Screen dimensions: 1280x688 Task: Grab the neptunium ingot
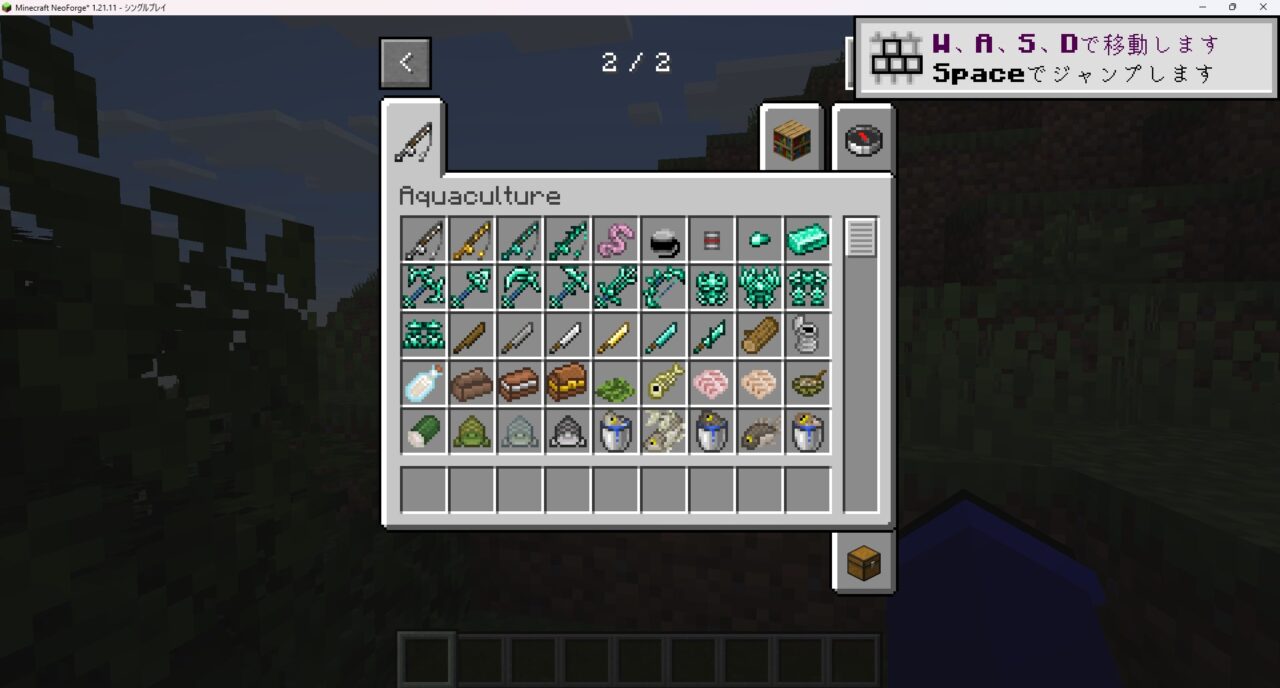[x=808, y=240]
